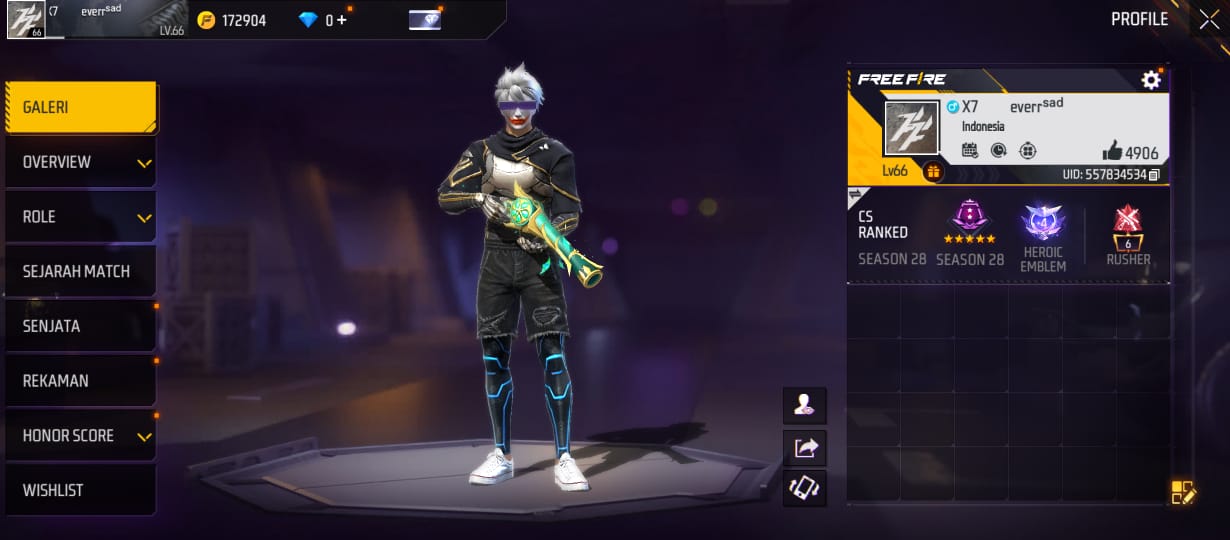Open the Rekaman section

[80, 381]
